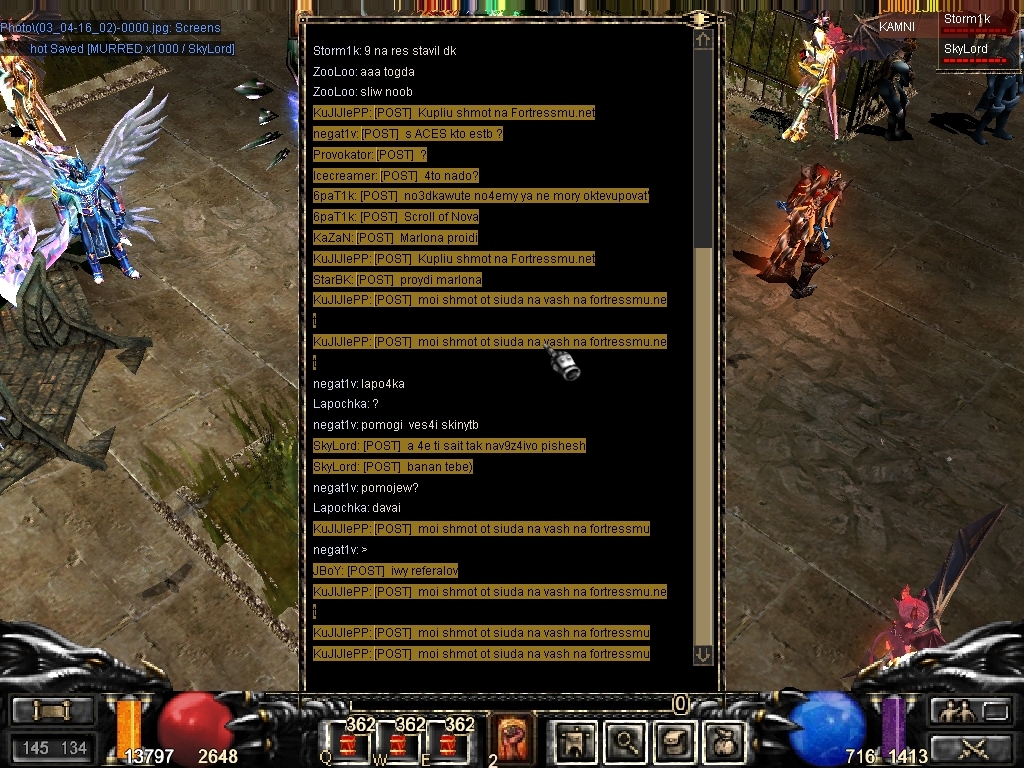Viewport: 1024px width, 768px height.
Task: Open the character info window button
Action: coord(576,741)
